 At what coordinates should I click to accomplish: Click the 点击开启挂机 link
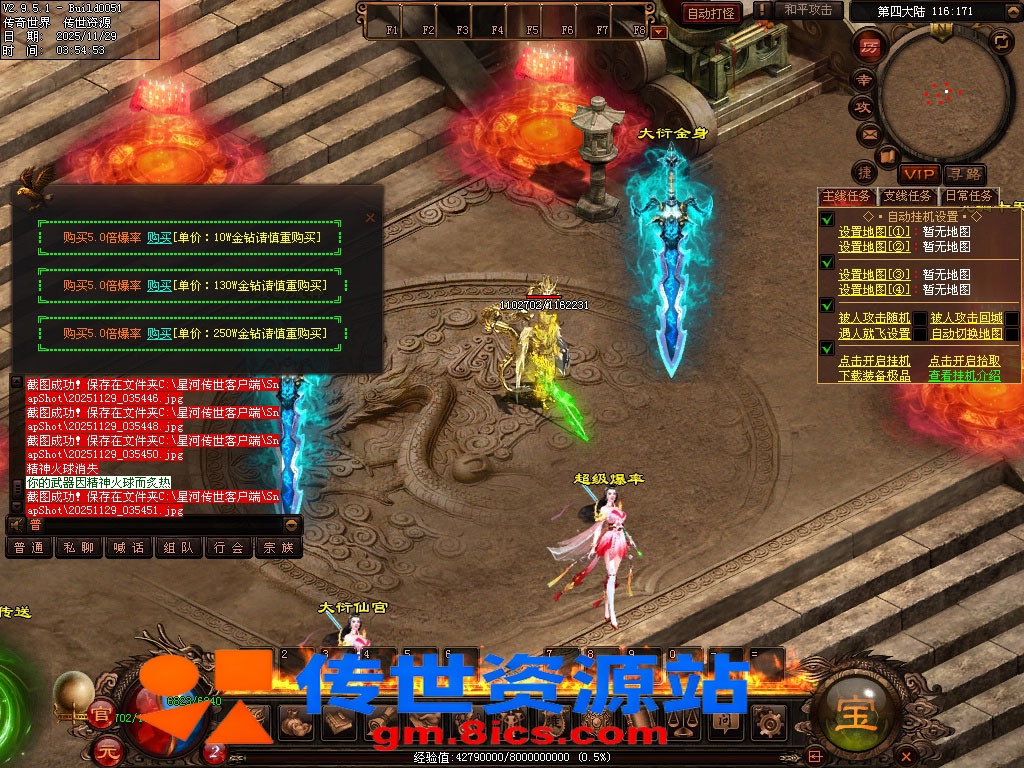pyautogui.click(x=874, y=361)
